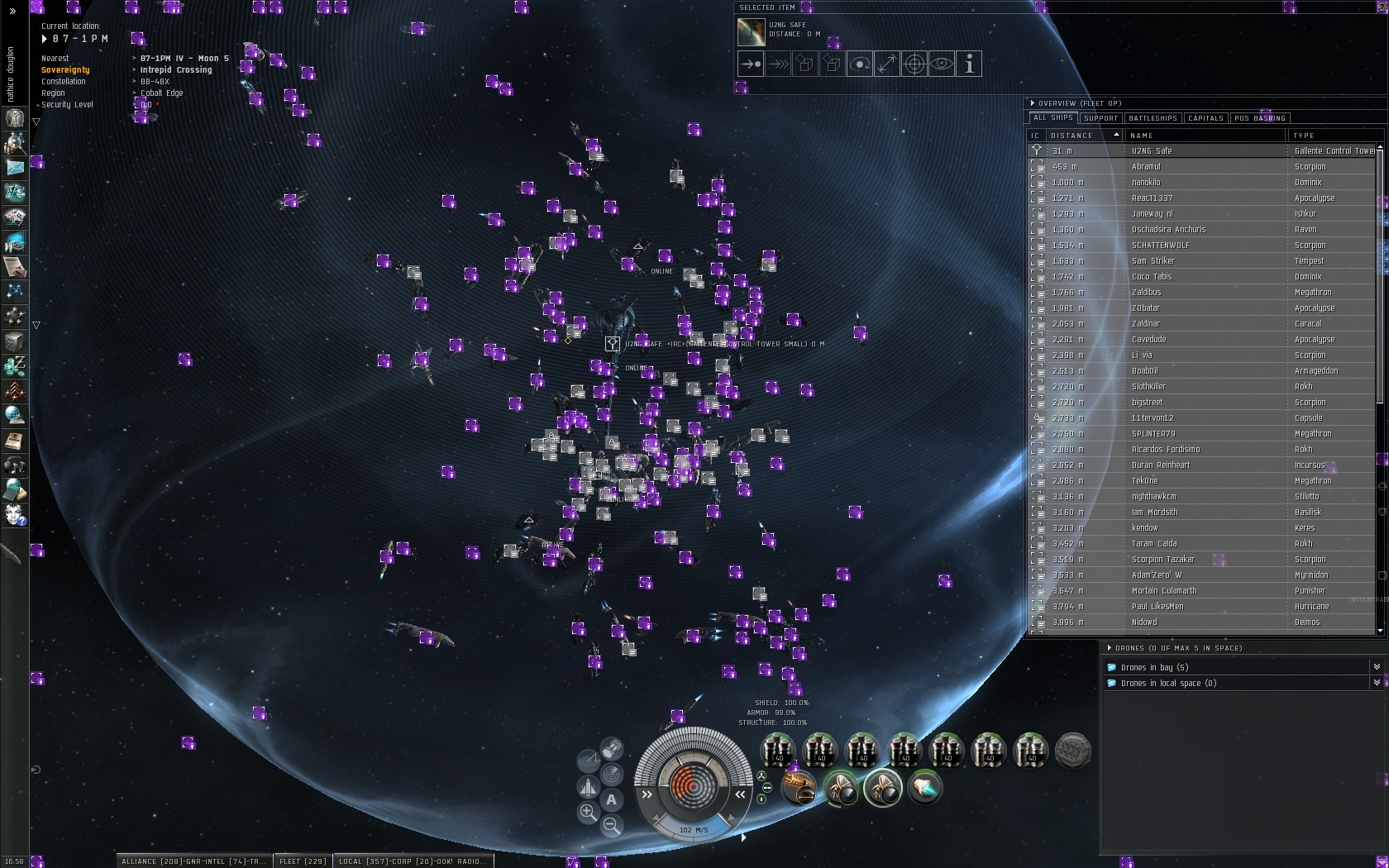Image resolution: width=1389 pixels, height=868 pixels.
Task: Show the POS Bashing overview tab
Action: (x=1259, y=118)
